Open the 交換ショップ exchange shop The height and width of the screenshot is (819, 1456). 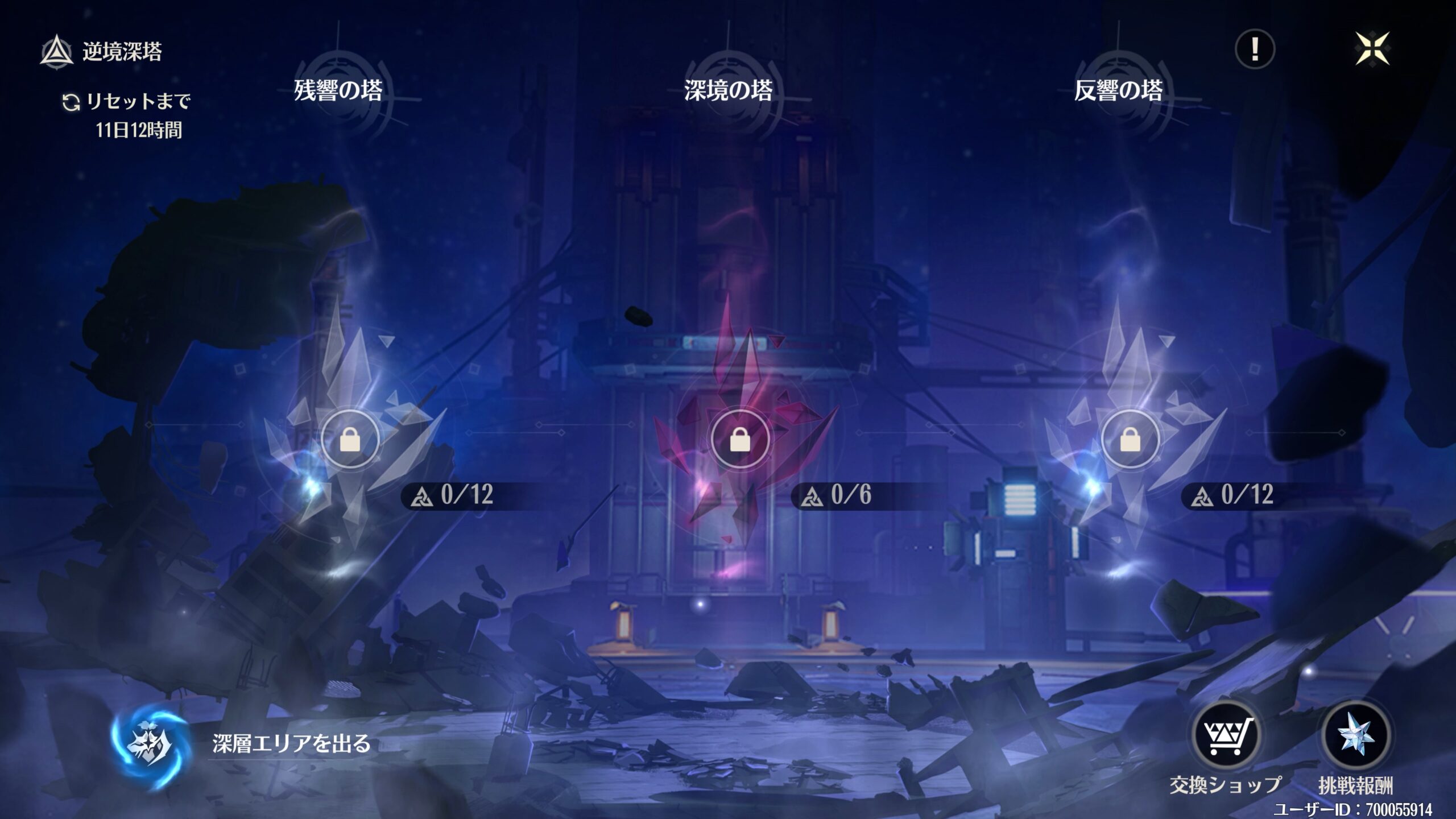1226,737
